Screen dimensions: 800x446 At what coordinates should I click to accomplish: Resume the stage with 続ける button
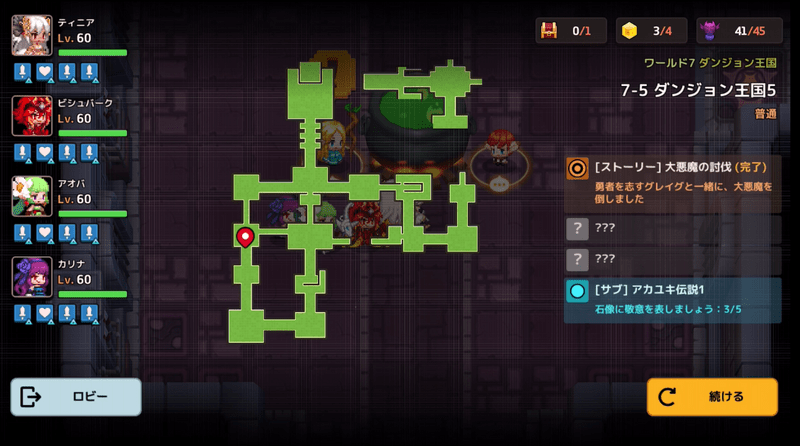point(711,397)
